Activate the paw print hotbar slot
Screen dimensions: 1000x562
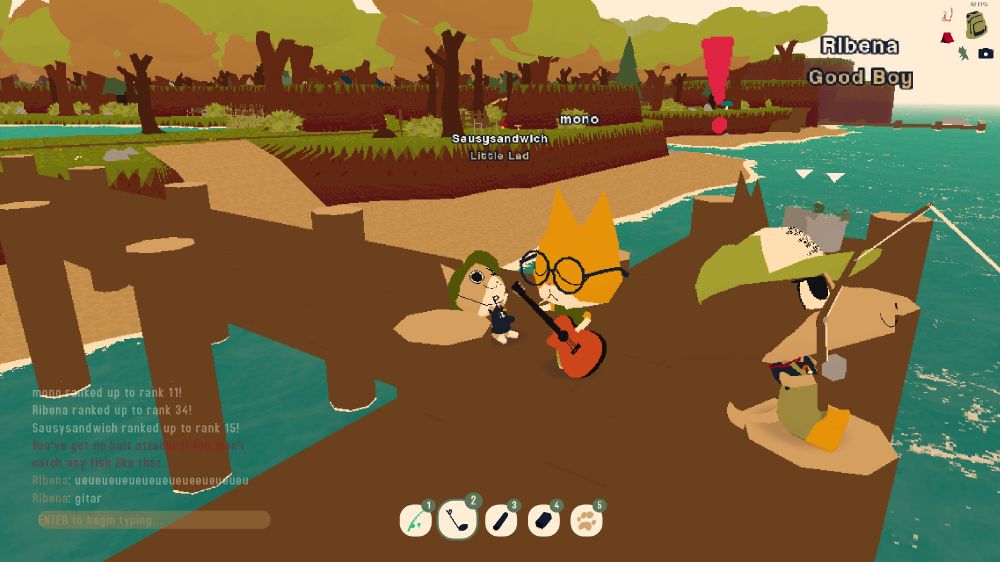tap(586, 520)
